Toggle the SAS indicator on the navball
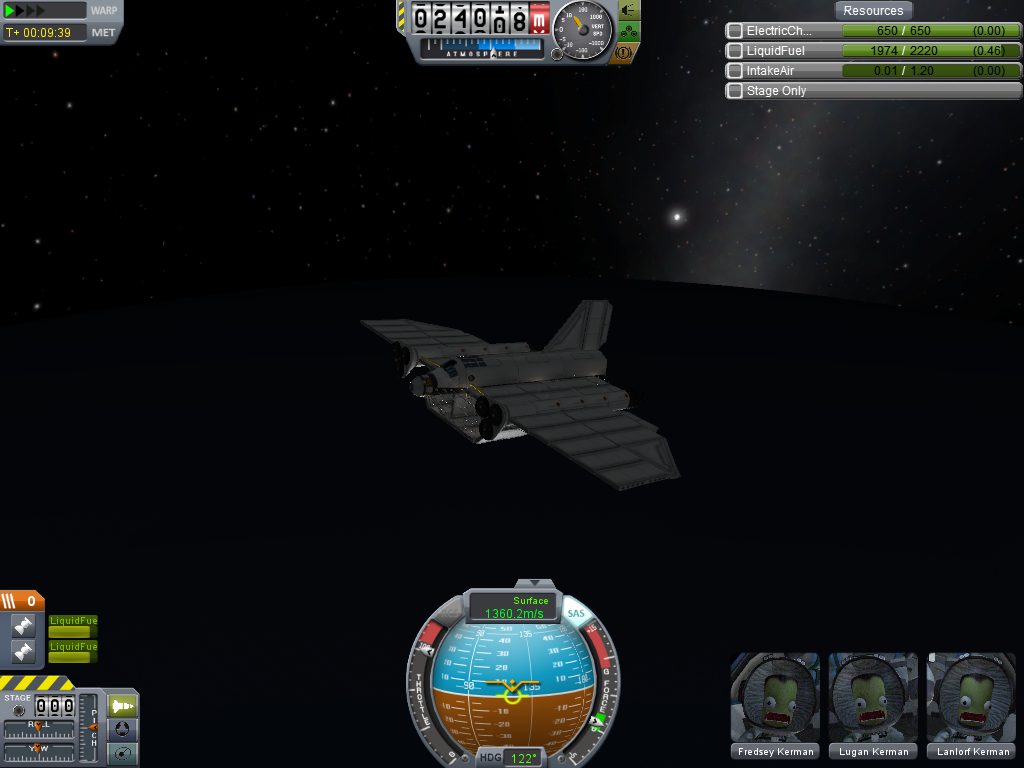Viewport: 1024px width, 768px height. coord(576,613)
